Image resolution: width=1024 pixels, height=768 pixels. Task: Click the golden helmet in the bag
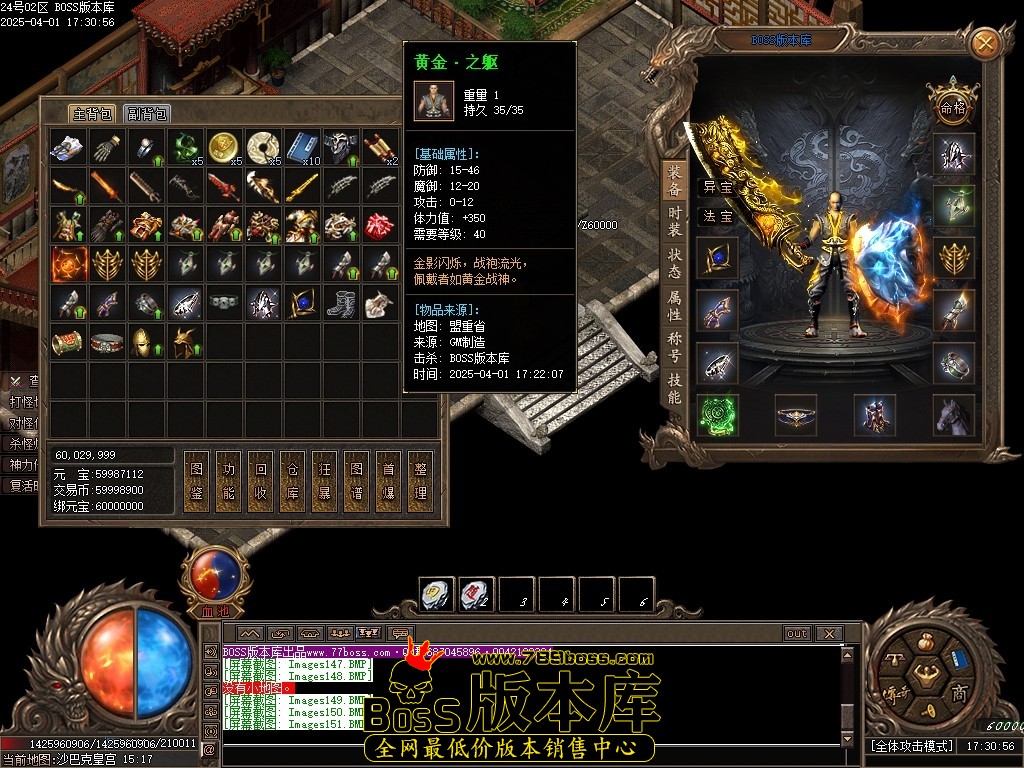coord(144,341)
